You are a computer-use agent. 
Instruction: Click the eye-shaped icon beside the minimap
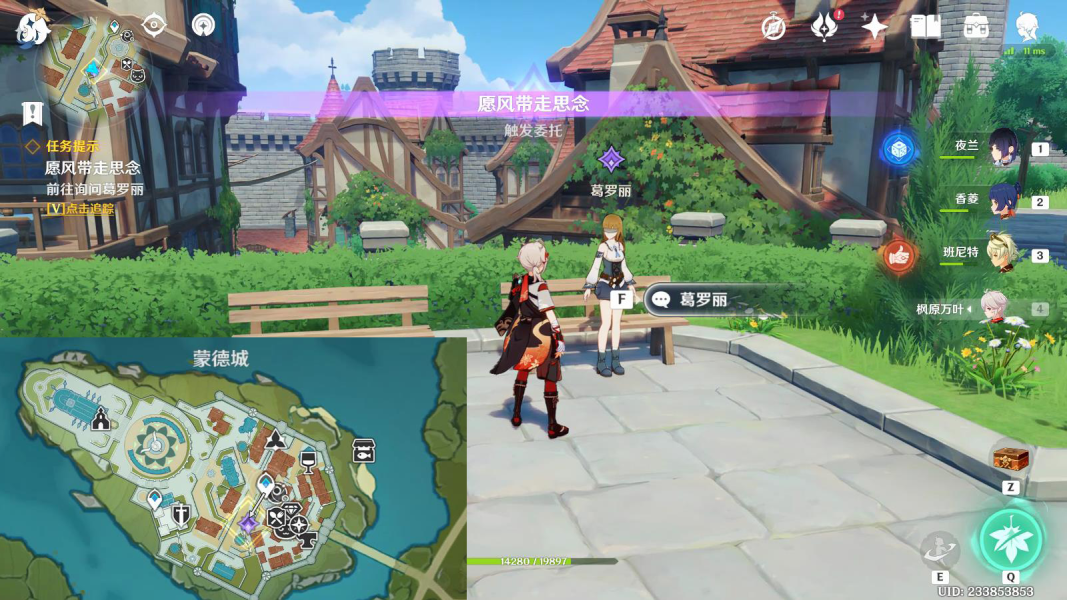click(x=154, y=25)
